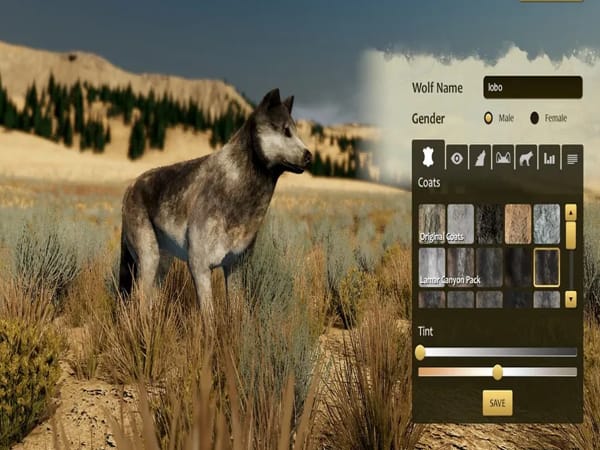Save the wolf customization
The height and width of the screenshot is (450, 600).
click(497, 402)
